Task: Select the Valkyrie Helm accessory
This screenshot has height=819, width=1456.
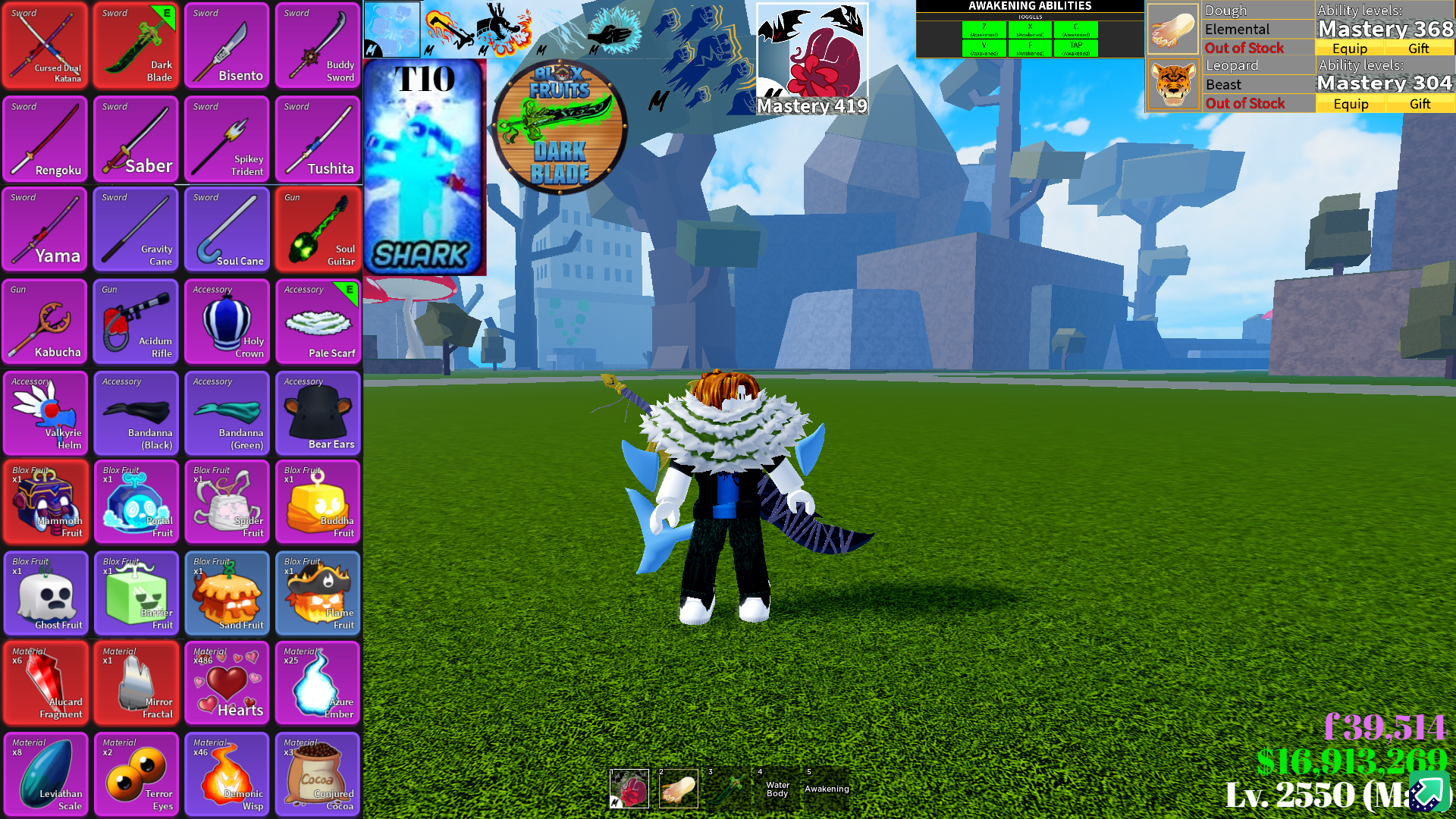Action: pos(44,413)
